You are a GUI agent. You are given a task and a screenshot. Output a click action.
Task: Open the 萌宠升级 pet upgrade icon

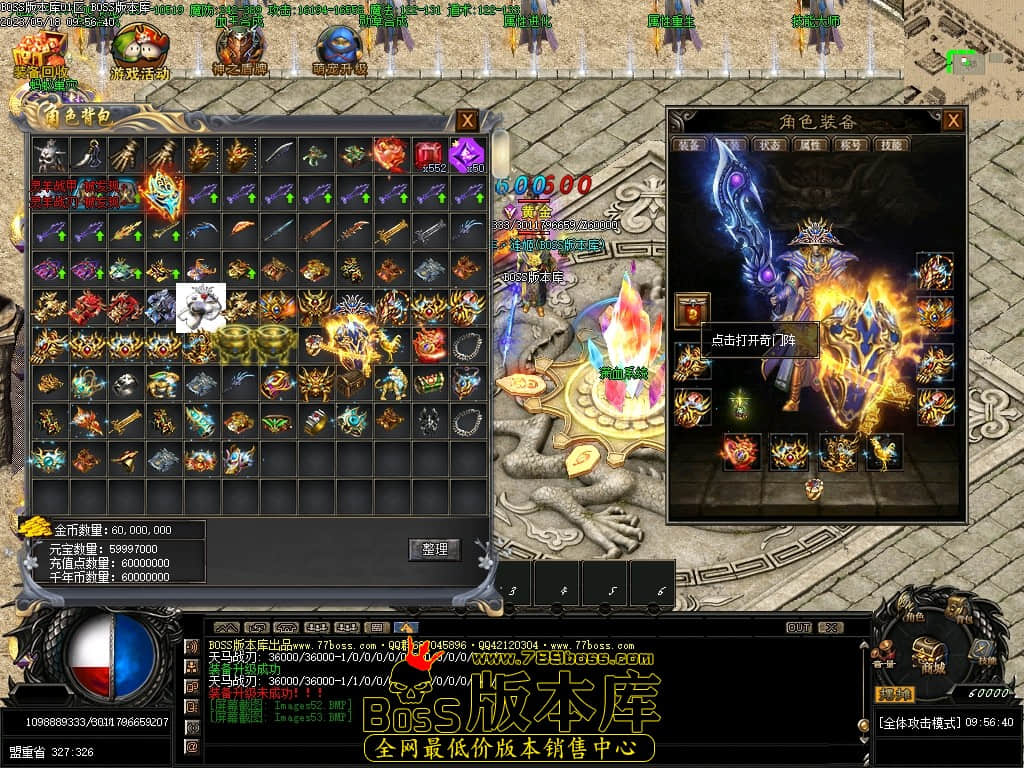pyautogui.click(x=339, y=52)
